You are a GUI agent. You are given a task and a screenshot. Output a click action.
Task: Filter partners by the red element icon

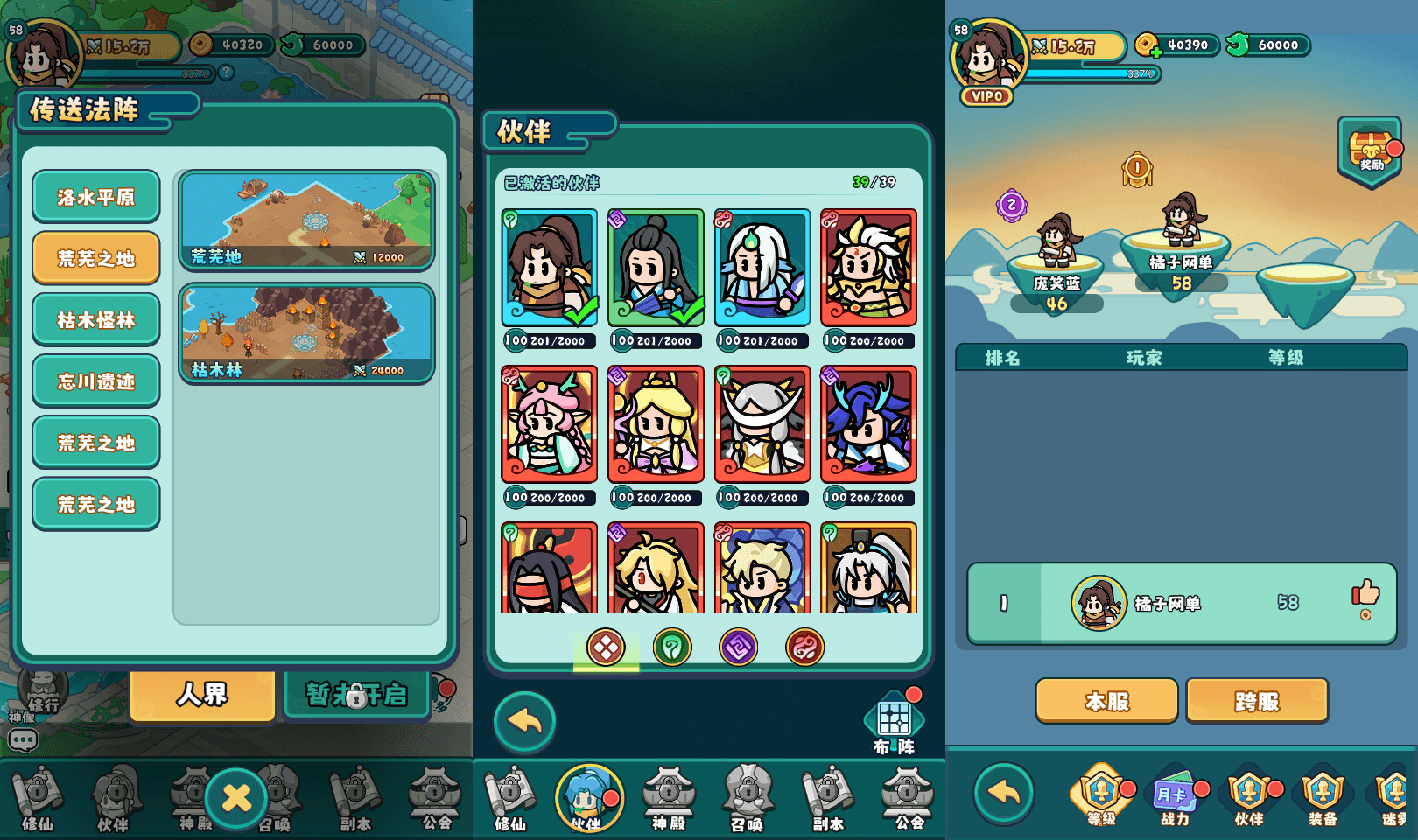(804, 647)
